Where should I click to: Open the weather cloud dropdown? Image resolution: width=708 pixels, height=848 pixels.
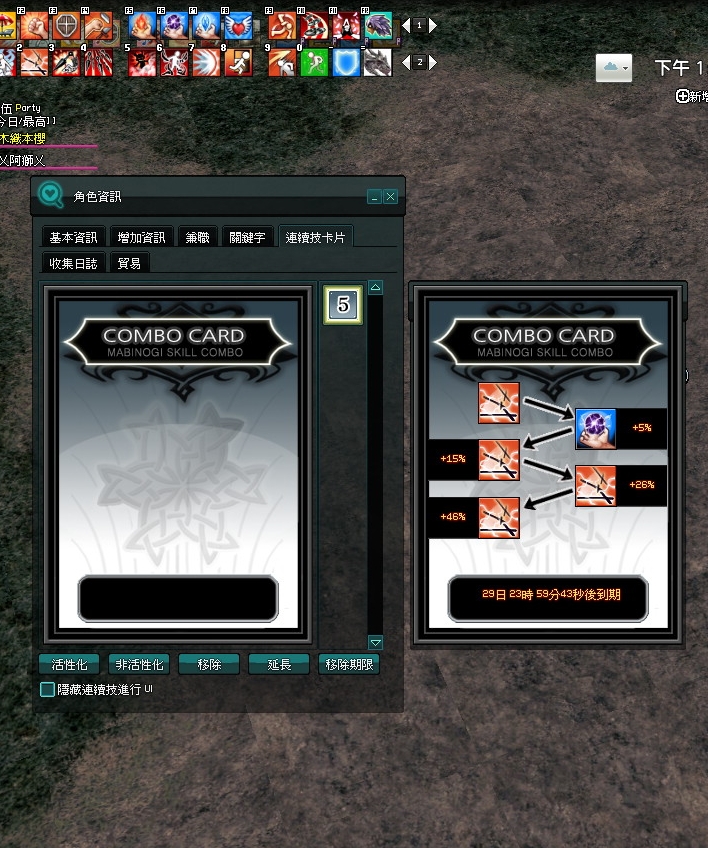[614, 68]
